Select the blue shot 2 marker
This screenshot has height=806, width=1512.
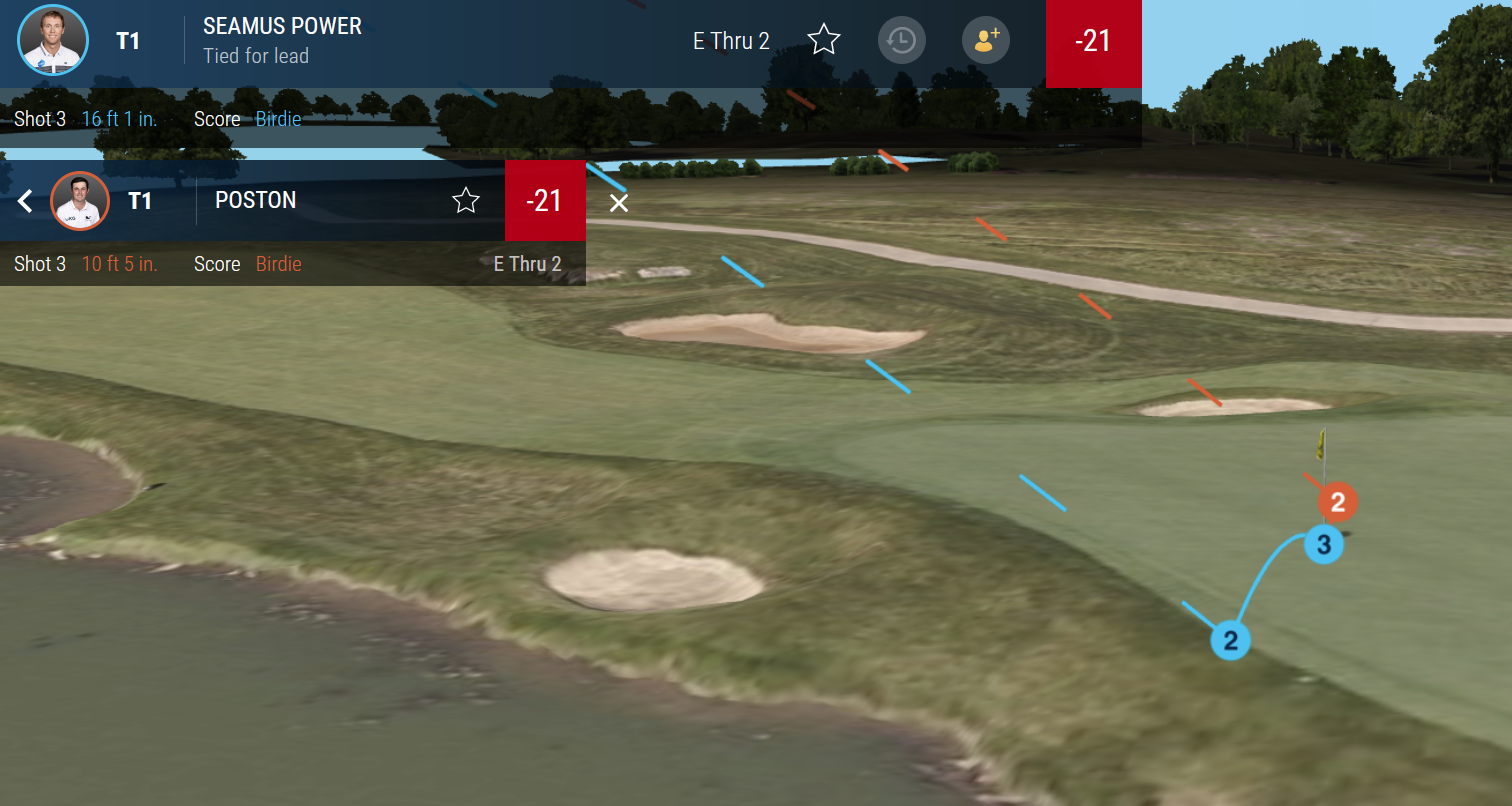coord(1231,640)
